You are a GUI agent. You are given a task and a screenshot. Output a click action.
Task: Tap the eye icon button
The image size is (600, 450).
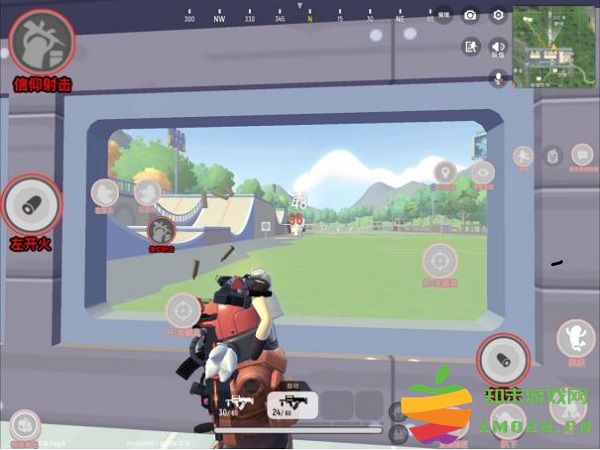484,173
